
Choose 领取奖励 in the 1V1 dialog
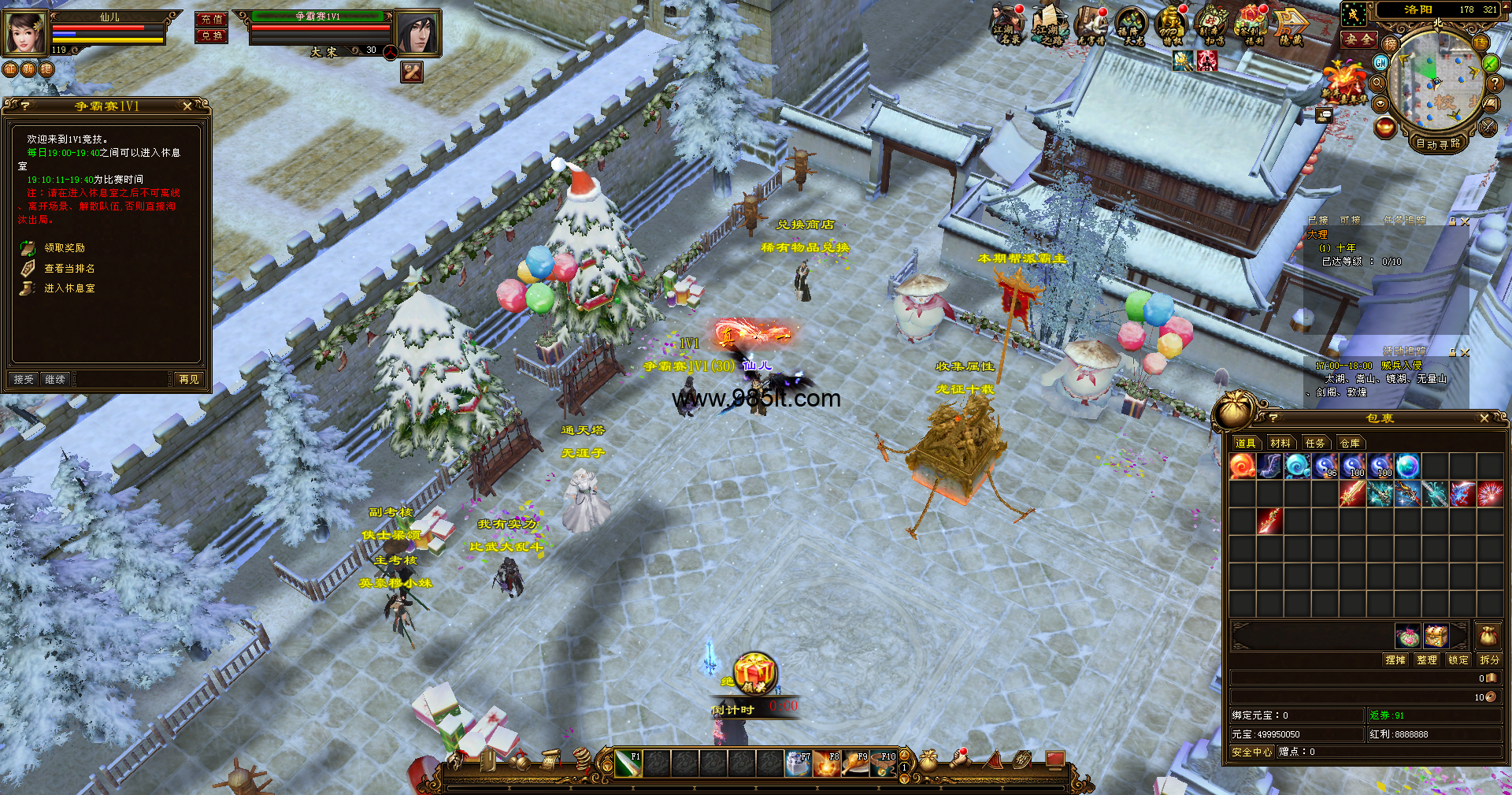(65, 248)
